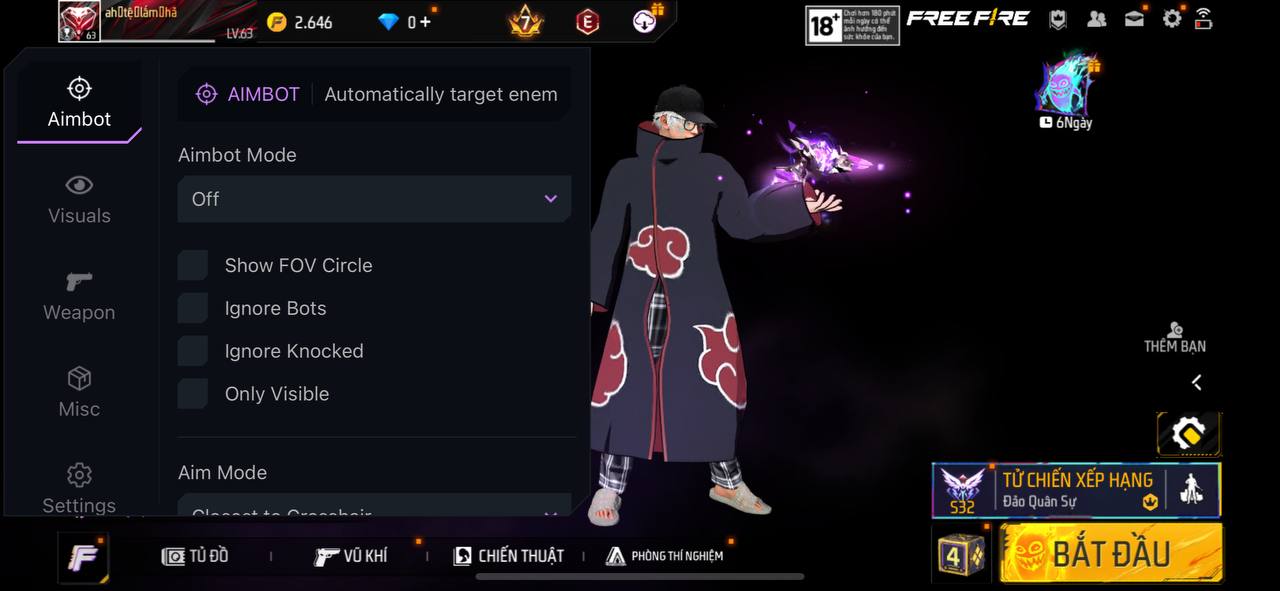Check the mail envelope icon

(x=1134, y=19)
